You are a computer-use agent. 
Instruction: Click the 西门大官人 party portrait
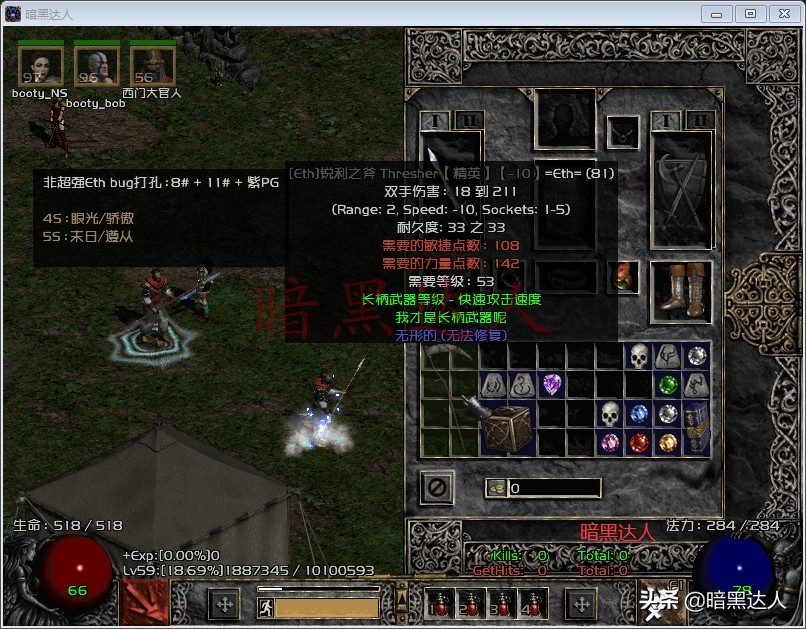point(153,66)
